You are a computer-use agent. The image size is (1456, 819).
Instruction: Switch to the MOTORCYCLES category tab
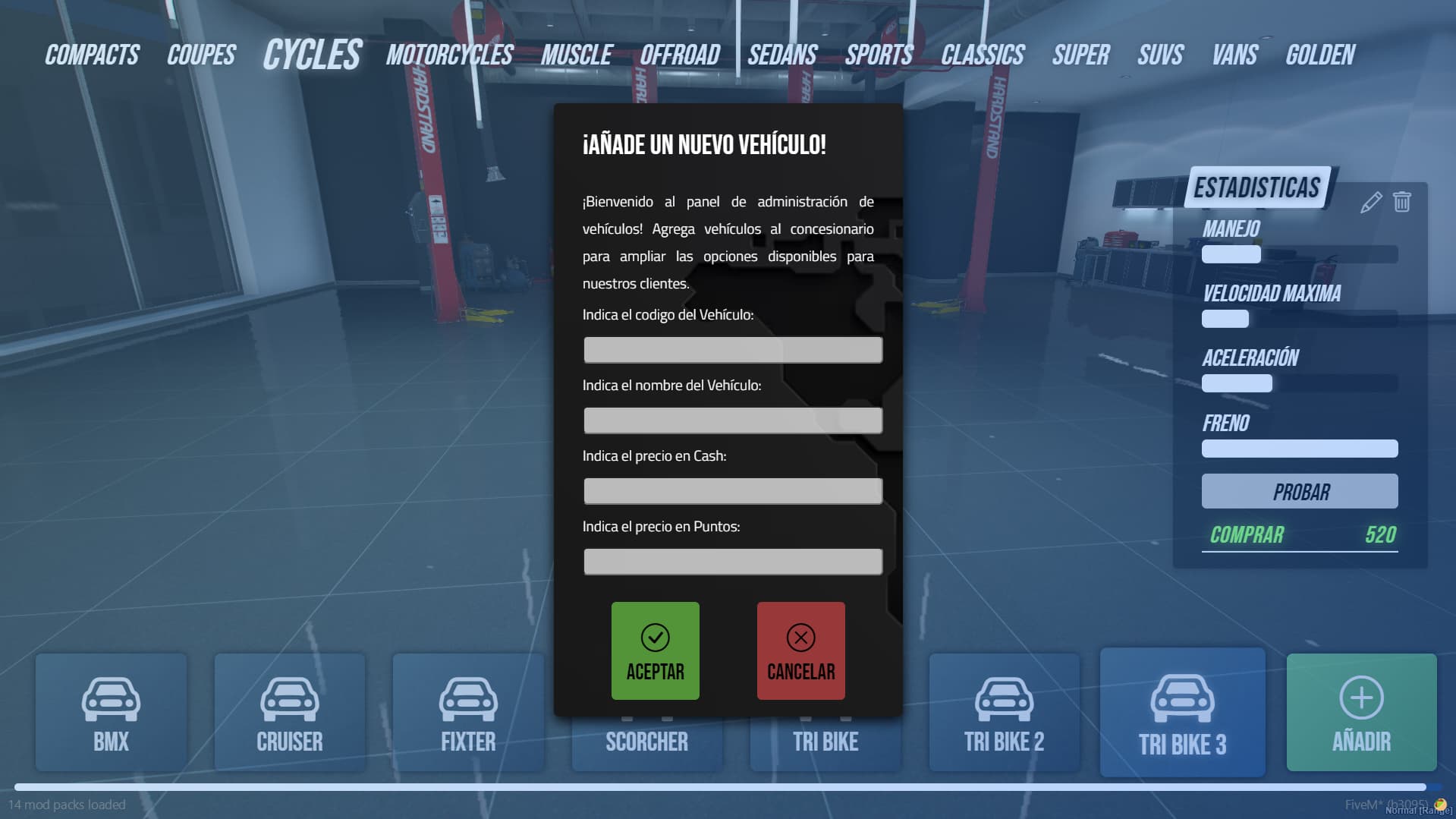click(448, 54)
